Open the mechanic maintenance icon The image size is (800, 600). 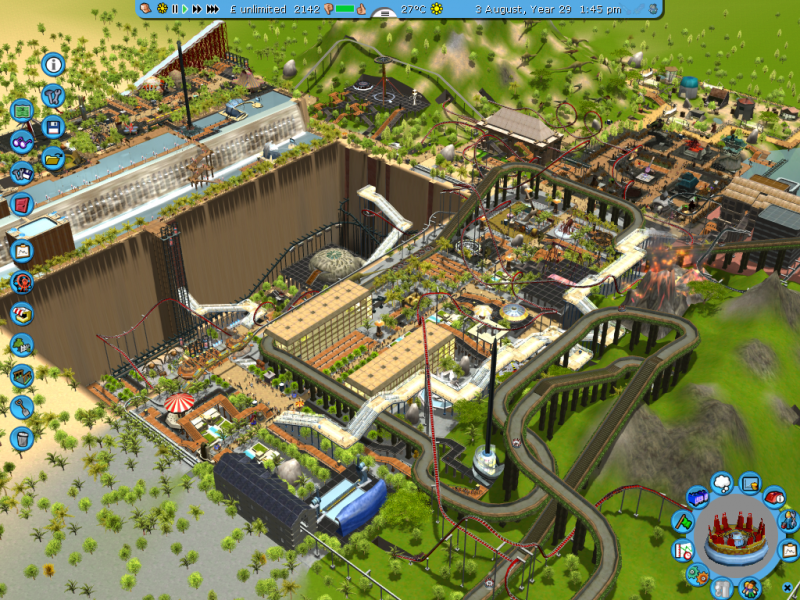pos(790,520)
